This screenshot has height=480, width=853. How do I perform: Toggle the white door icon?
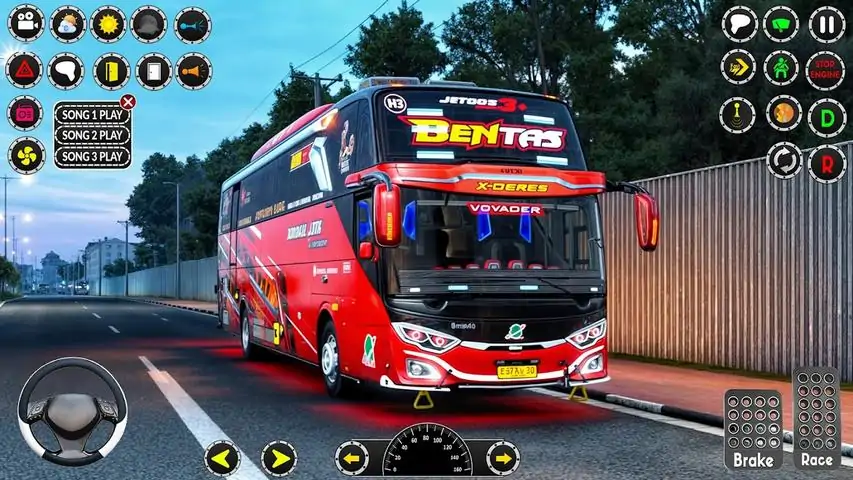click(x=154, y=71)
